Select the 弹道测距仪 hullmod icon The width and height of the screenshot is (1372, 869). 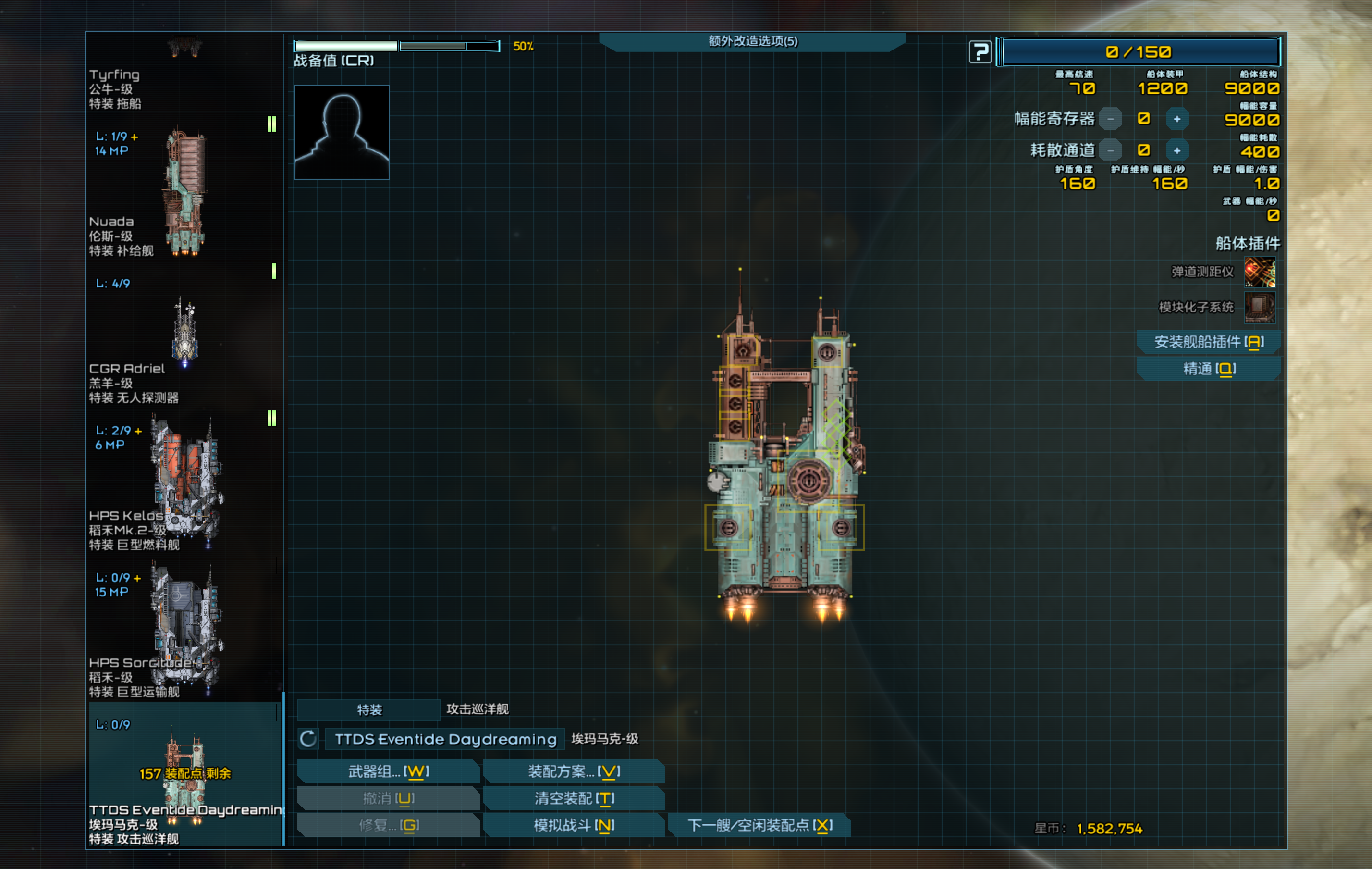coord(1259,272)
